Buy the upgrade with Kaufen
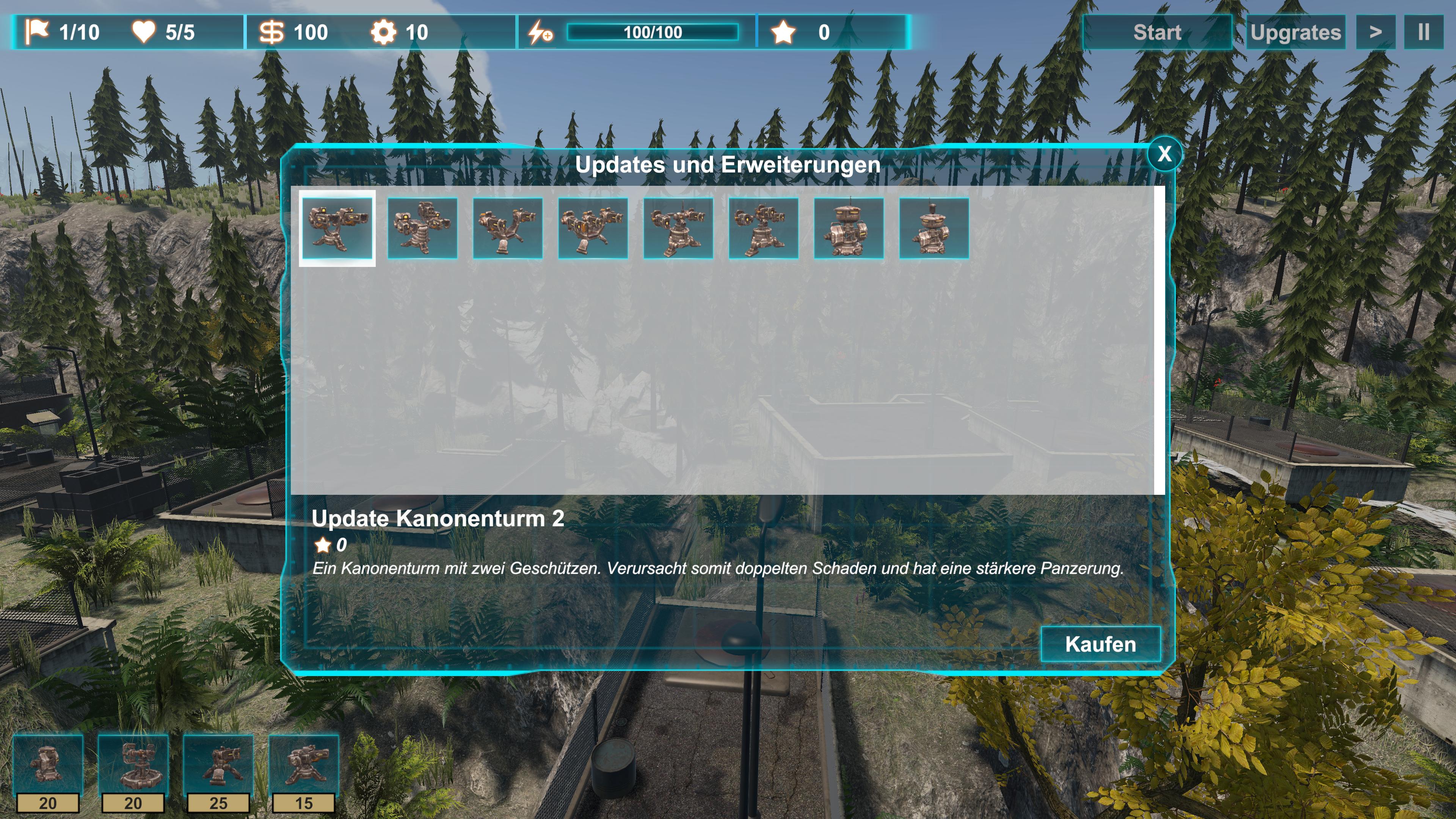 tap(1100, 644)
